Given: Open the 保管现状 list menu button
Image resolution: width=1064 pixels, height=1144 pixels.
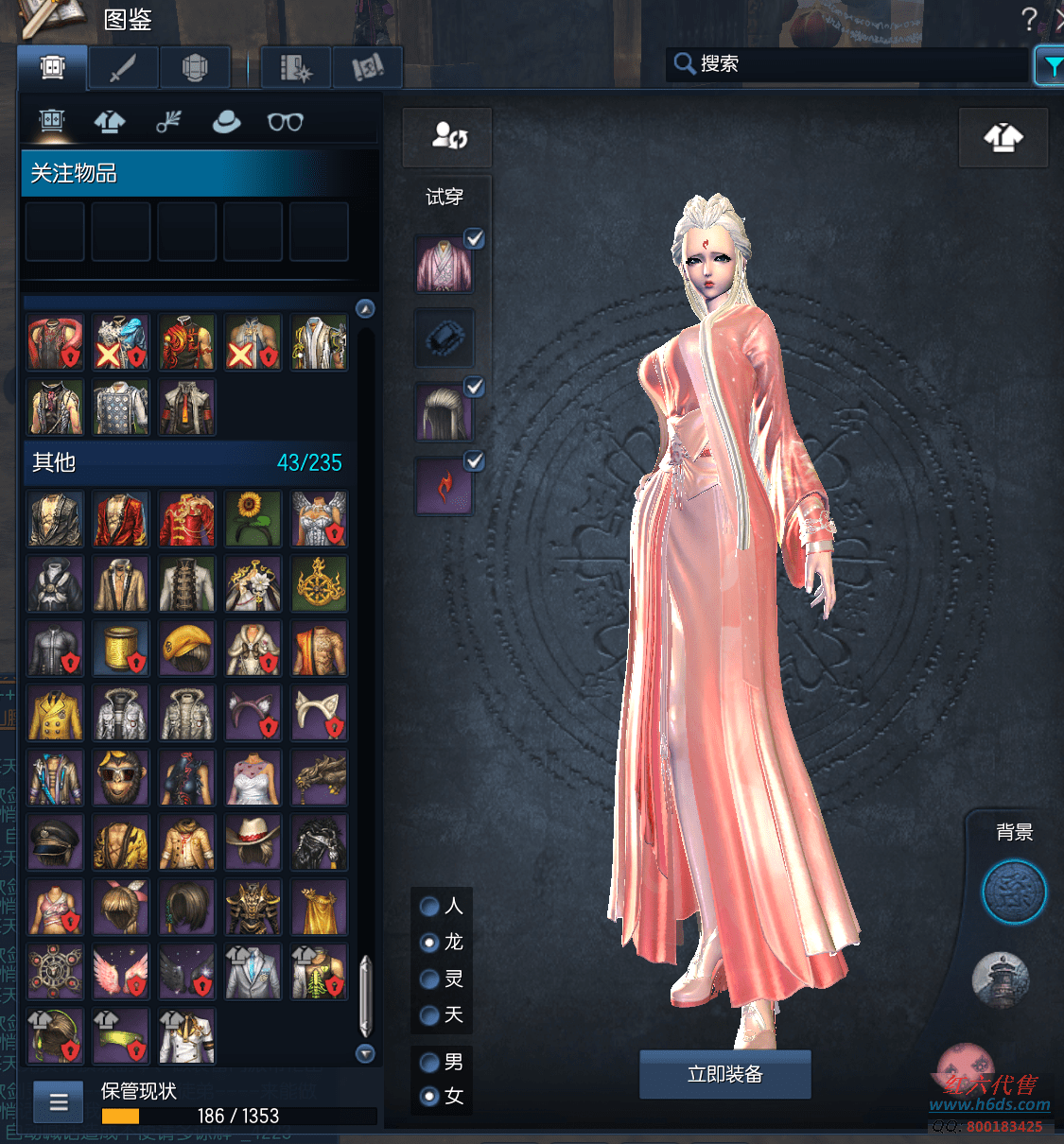Looking at the screenshot, I should [59, 1101].
